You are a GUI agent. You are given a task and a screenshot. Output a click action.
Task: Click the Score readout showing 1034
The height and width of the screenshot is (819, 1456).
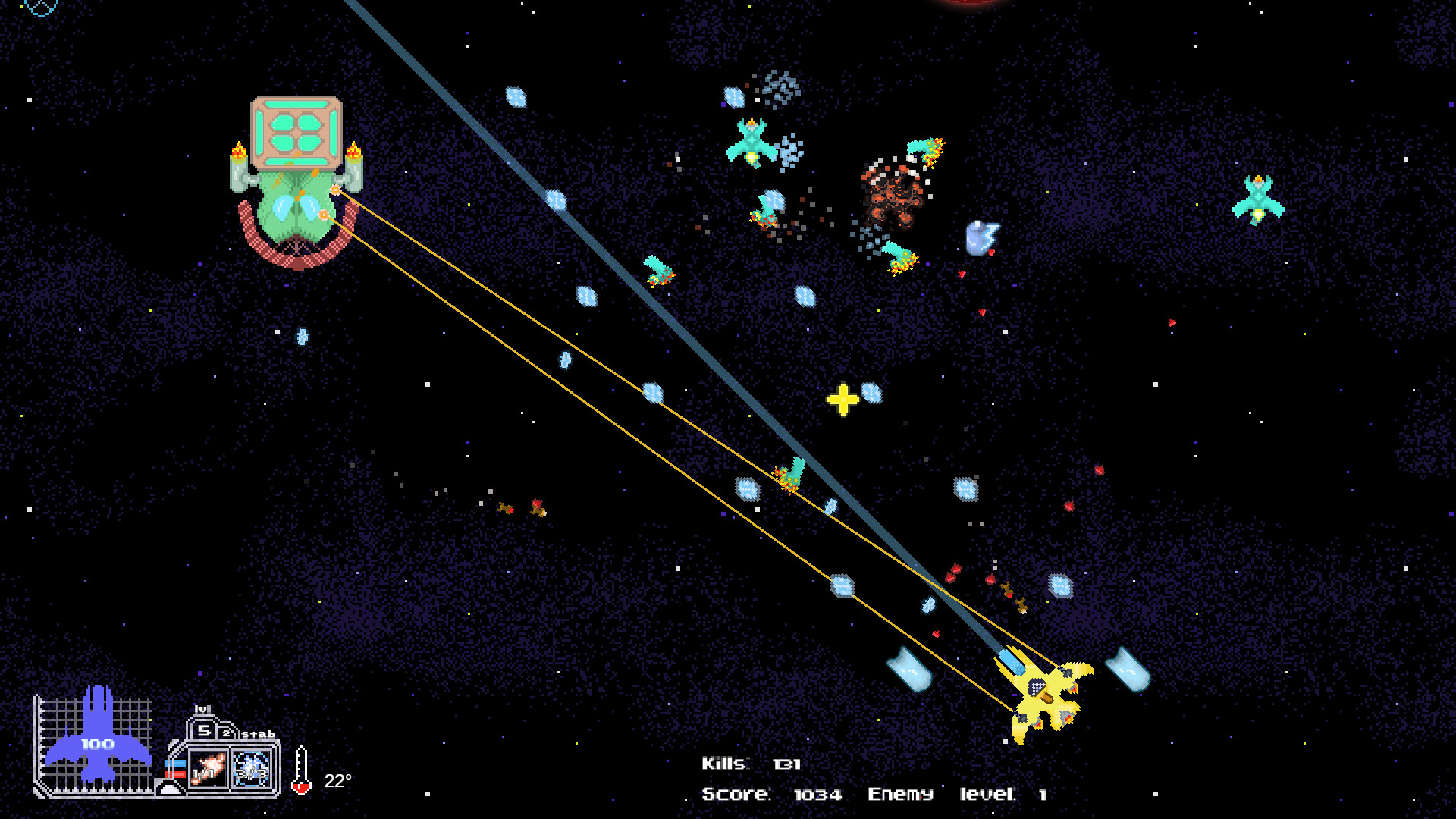(x=770, y=795)
